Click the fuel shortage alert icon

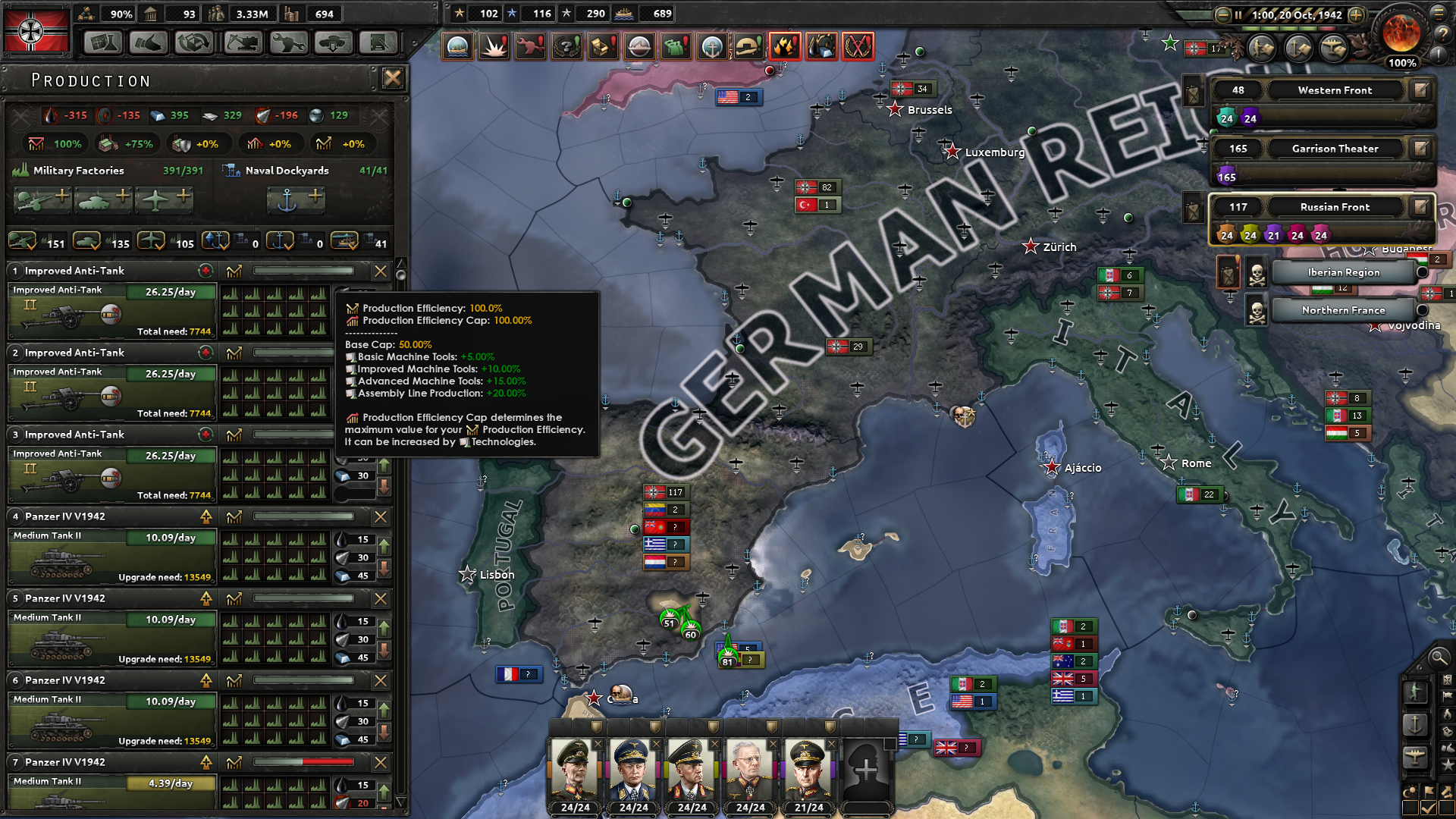coord(784,45)
